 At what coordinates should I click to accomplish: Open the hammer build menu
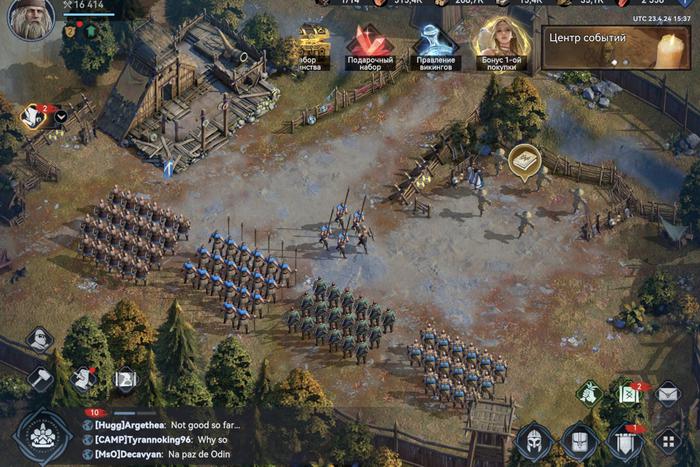coord(40,379)
